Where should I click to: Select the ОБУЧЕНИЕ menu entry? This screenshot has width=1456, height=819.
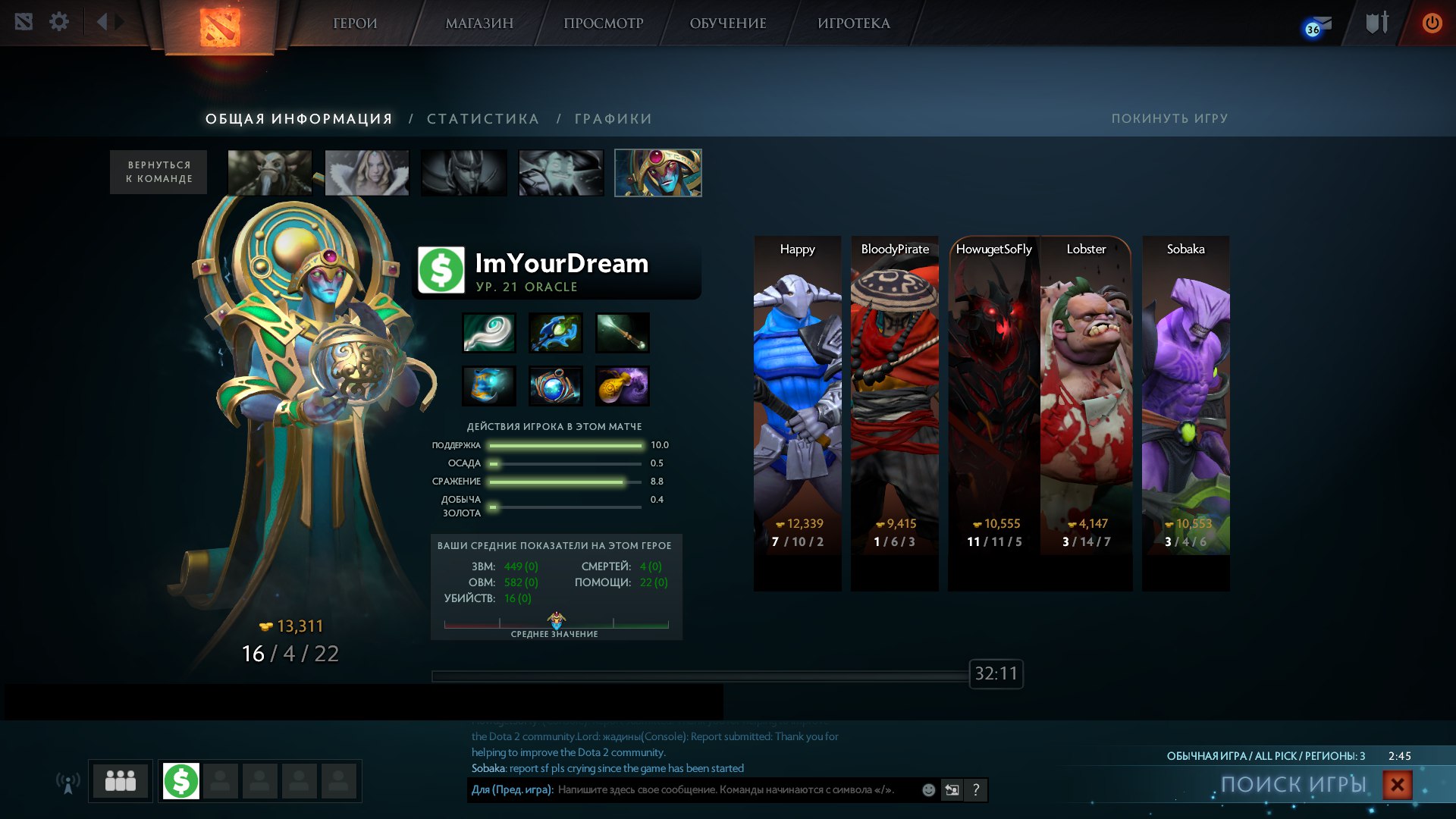point(728,24)
